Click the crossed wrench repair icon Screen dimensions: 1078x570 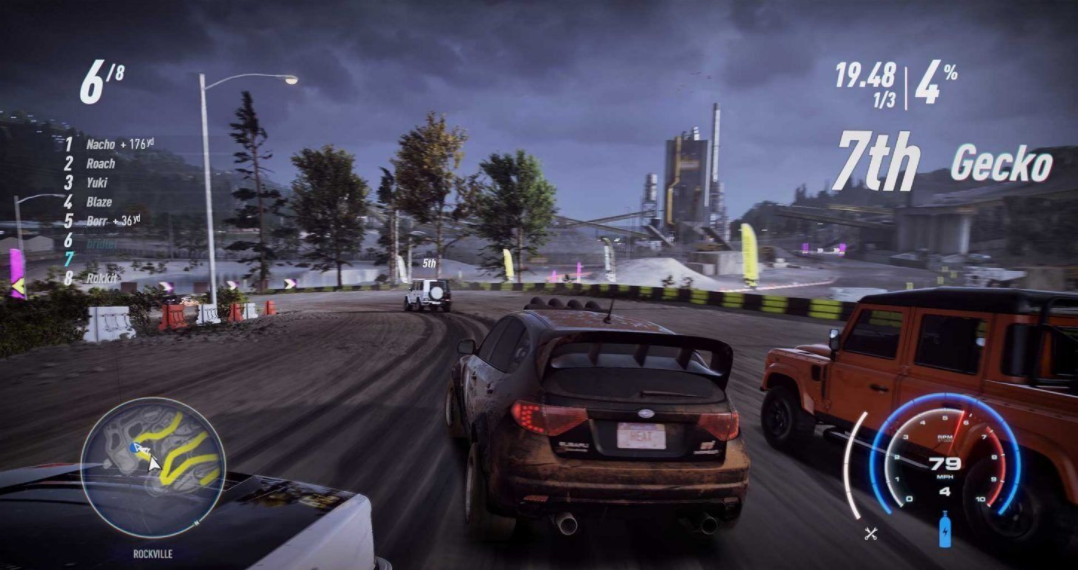click(x=870, y=534)
